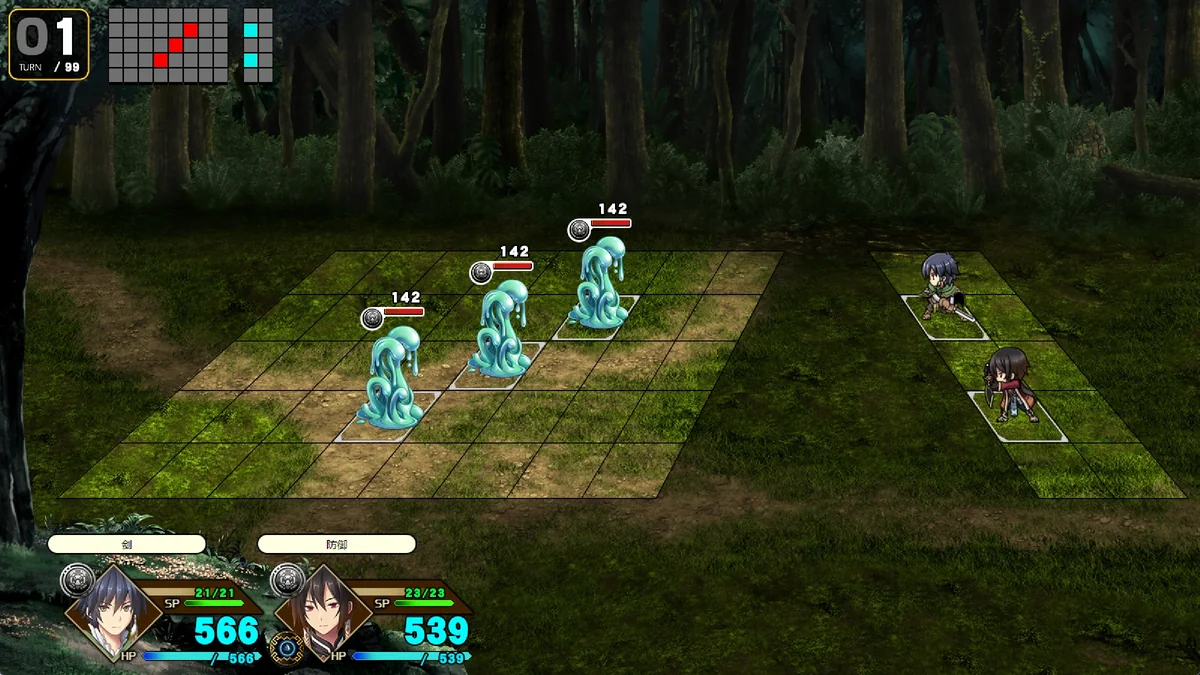Activate the gold-ringed water drop icon

click(287, 647)
